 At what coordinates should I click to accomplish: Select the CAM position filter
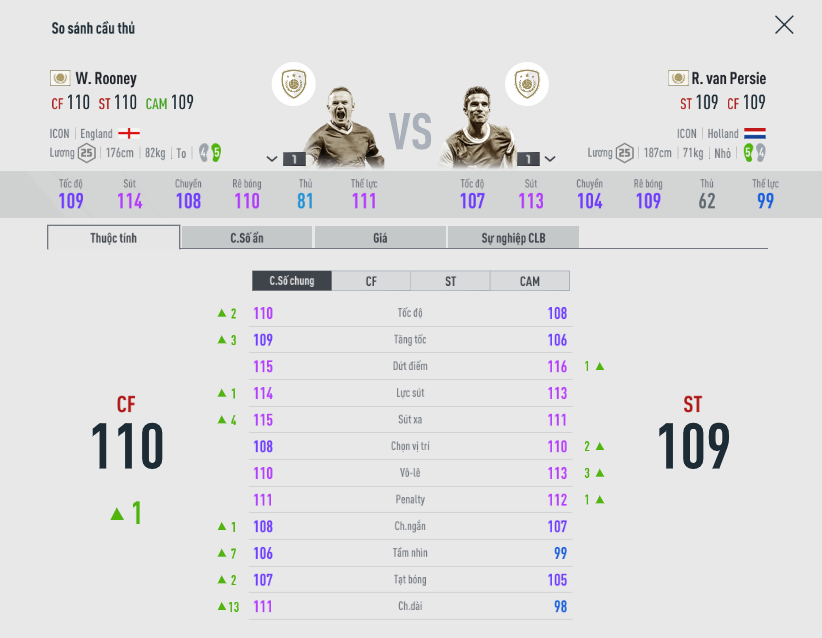tap(530, 281)
